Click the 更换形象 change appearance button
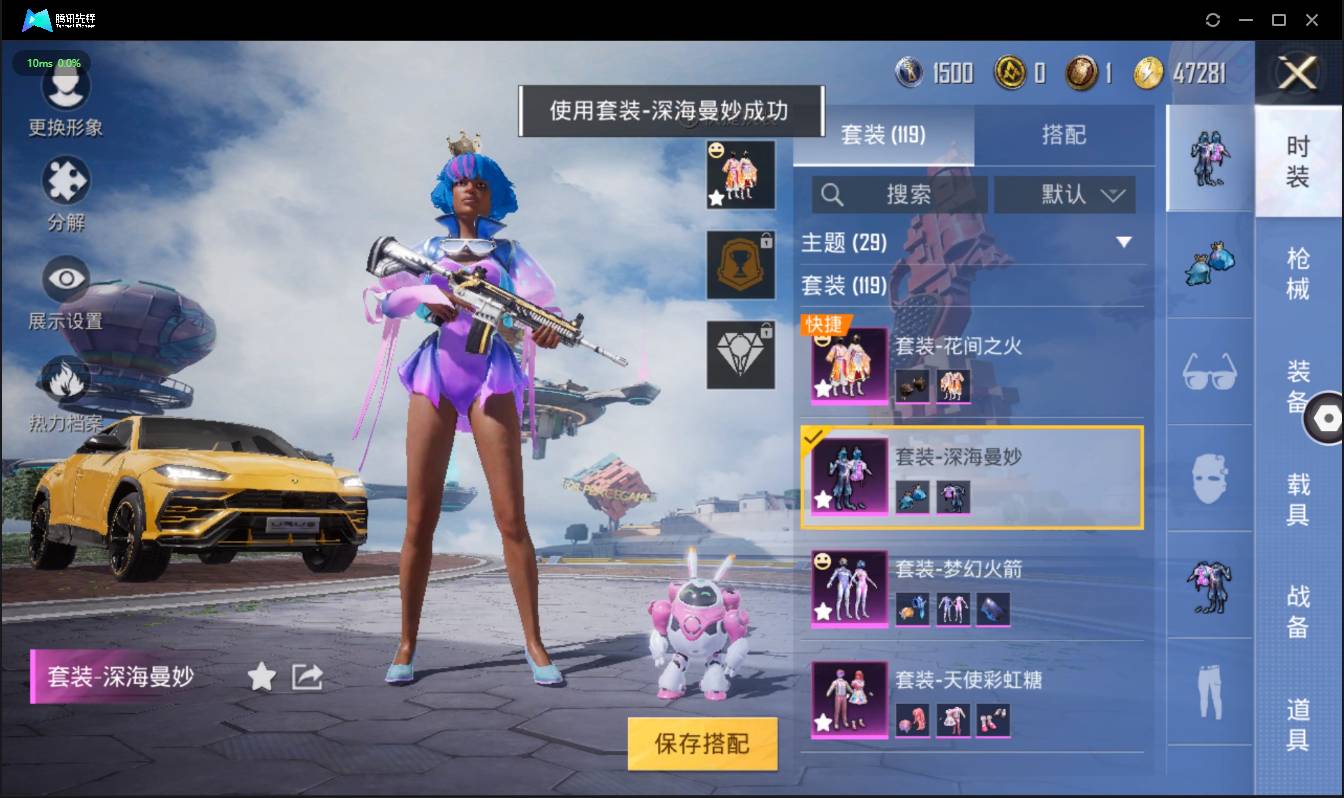 coord(66,98)
